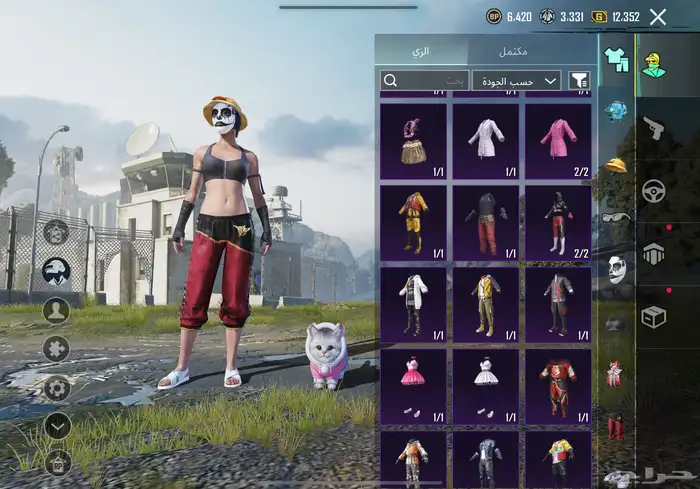Screen dimensions: 700x489
Task: Select the red armored robe outfit
Action: [557, 386]
